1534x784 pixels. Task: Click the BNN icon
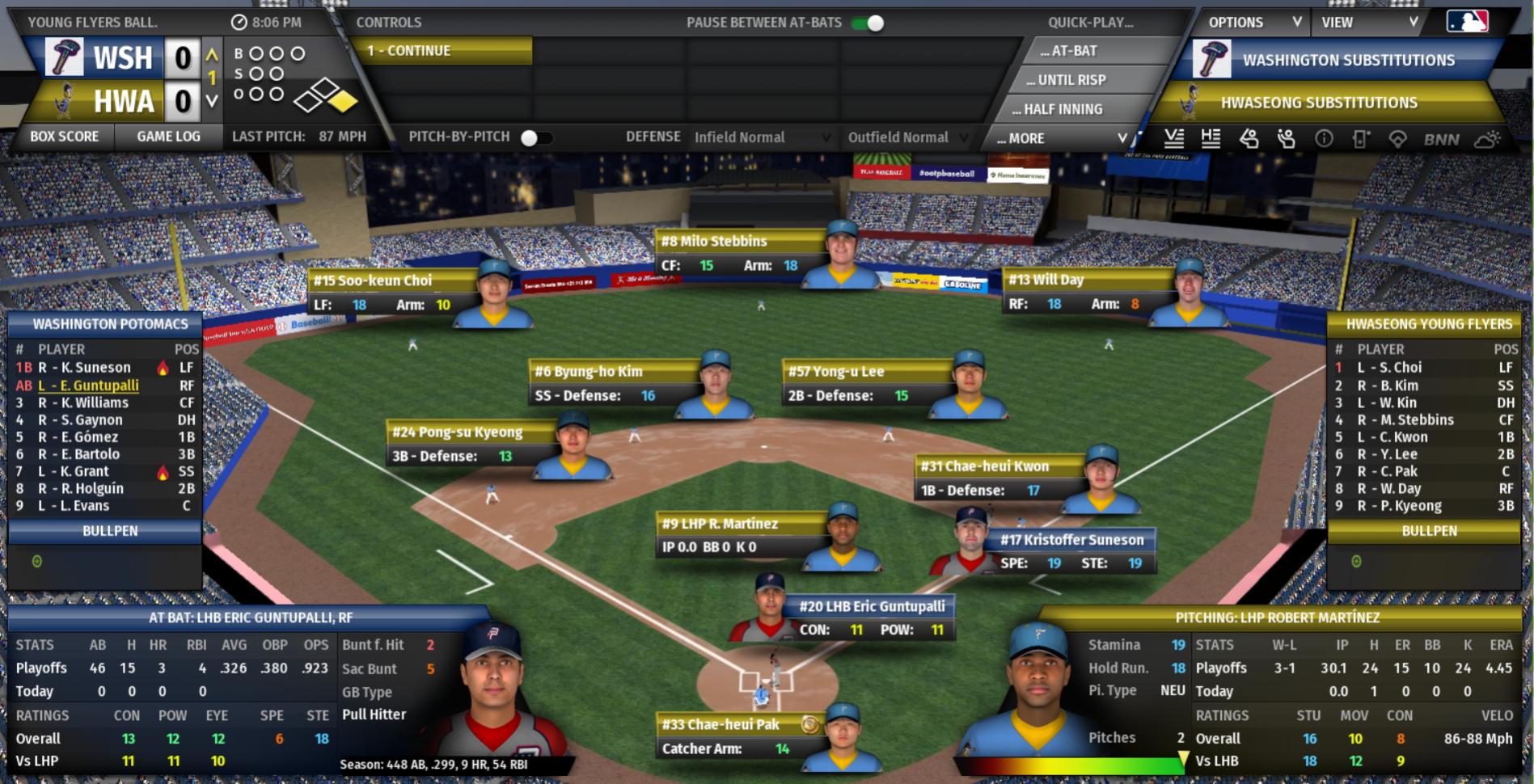click(x=1441, y=139)
